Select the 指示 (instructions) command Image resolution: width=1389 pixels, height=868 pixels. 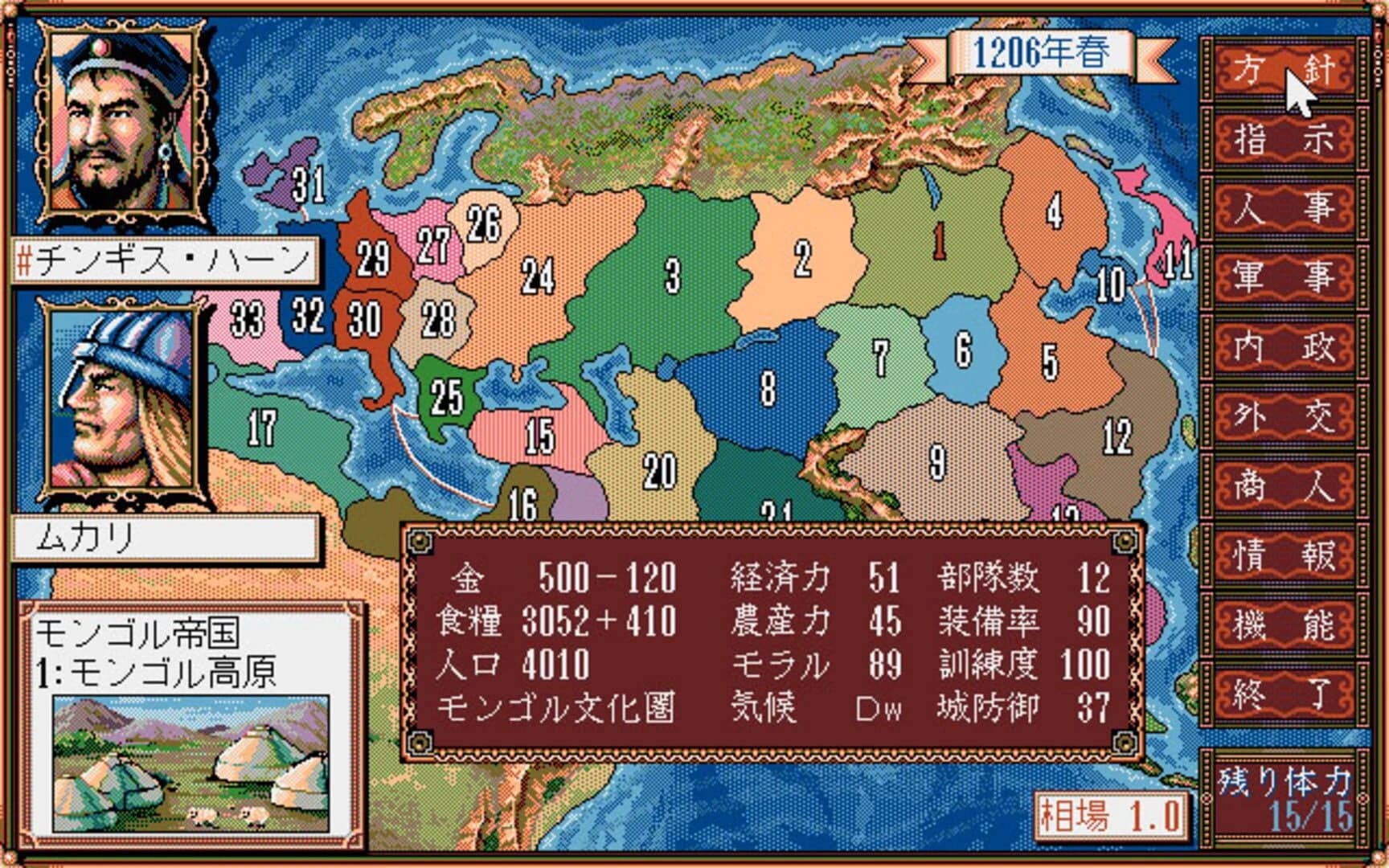1284,137
